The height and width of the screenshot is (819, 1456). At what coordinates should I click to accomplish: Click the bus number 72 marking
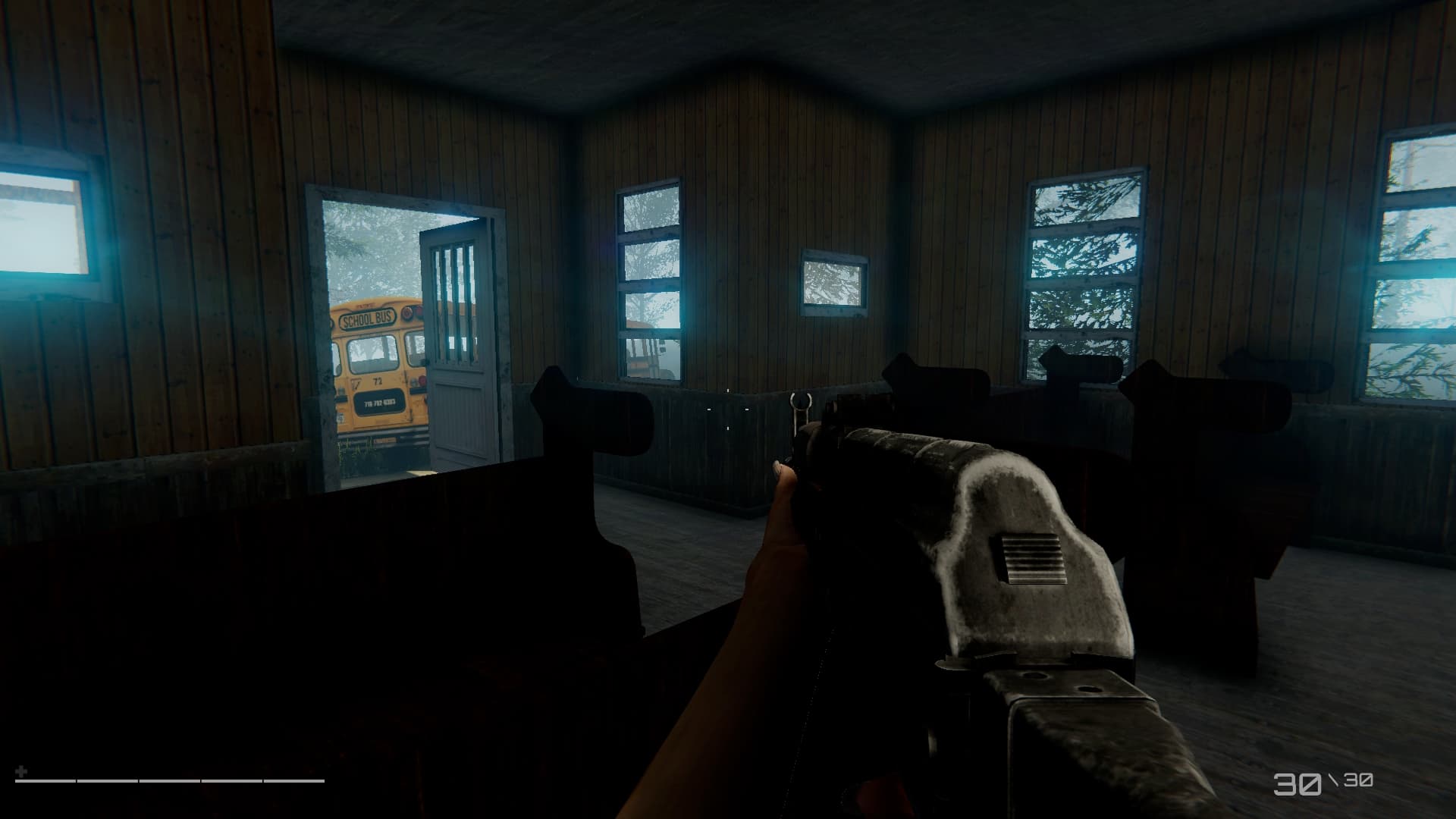[377, 381]
